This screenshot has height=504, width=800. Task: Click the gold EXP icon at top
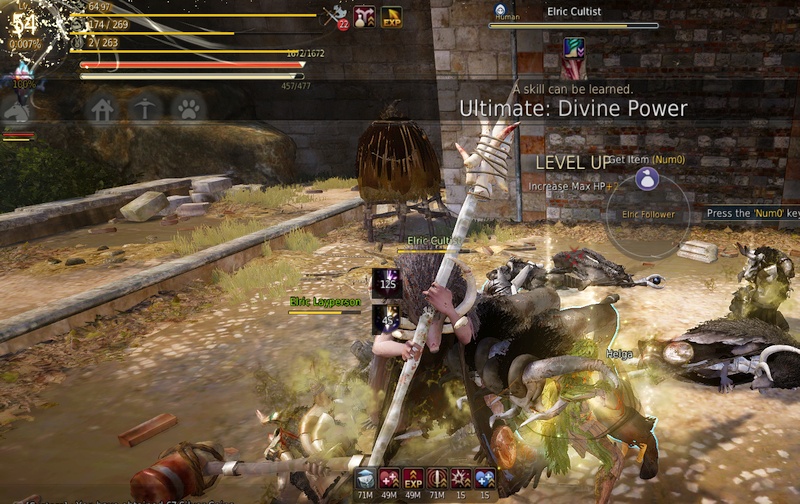coord(391,16)
